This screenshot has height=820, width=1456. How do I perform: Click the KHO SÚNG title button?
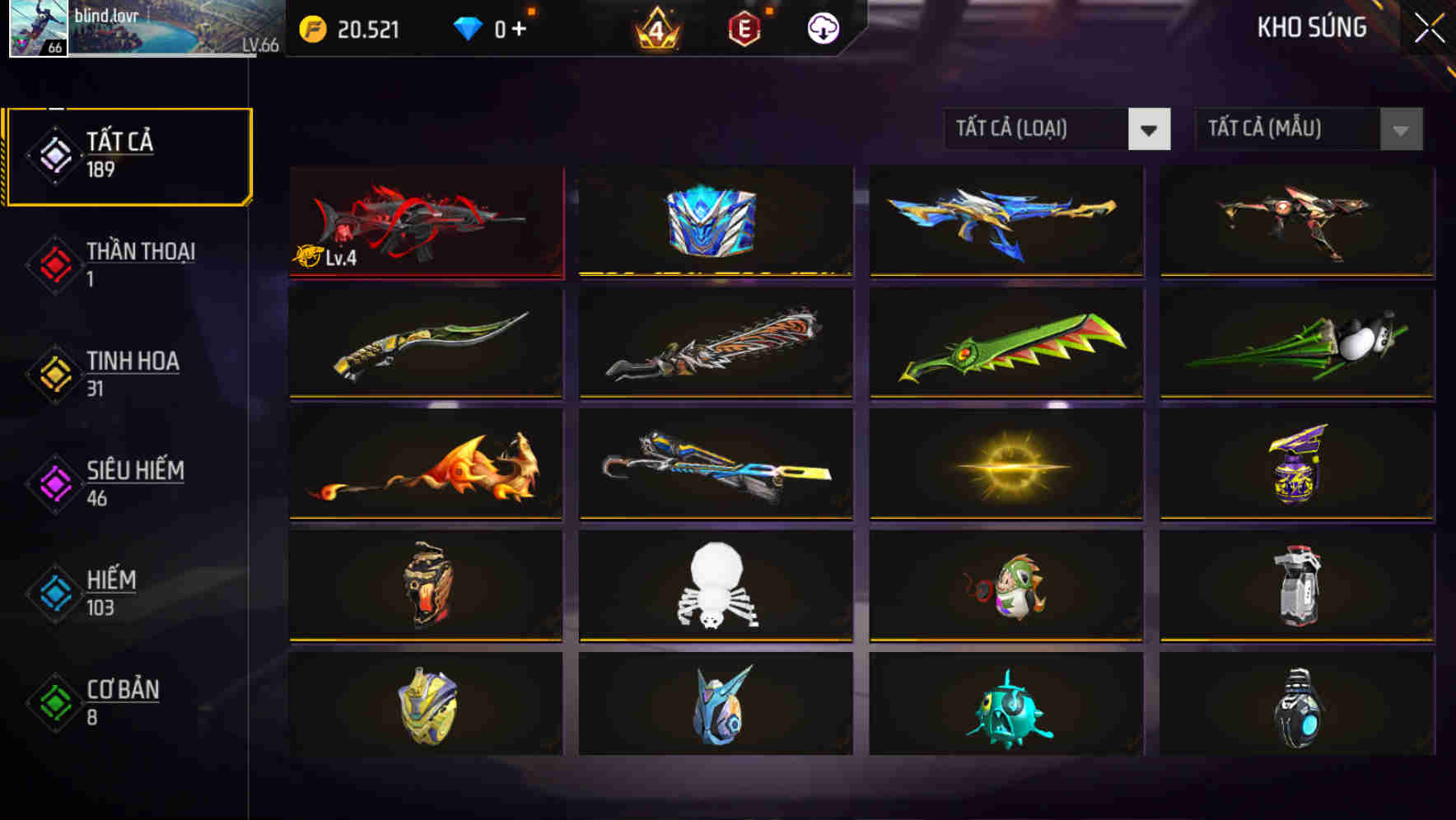click(1309, 27)
